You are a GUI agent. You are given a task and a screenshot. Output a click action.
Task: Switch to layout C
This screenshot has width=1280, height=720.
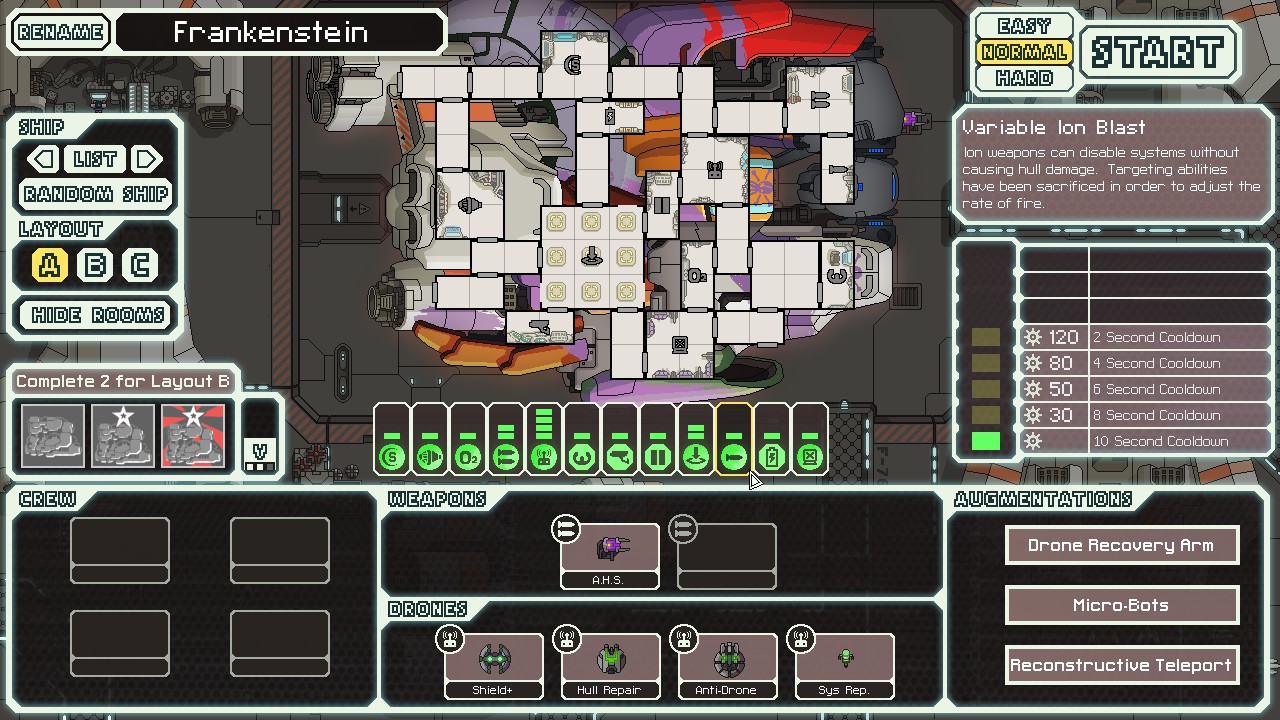pyautogui.click(x=140, y=265)
